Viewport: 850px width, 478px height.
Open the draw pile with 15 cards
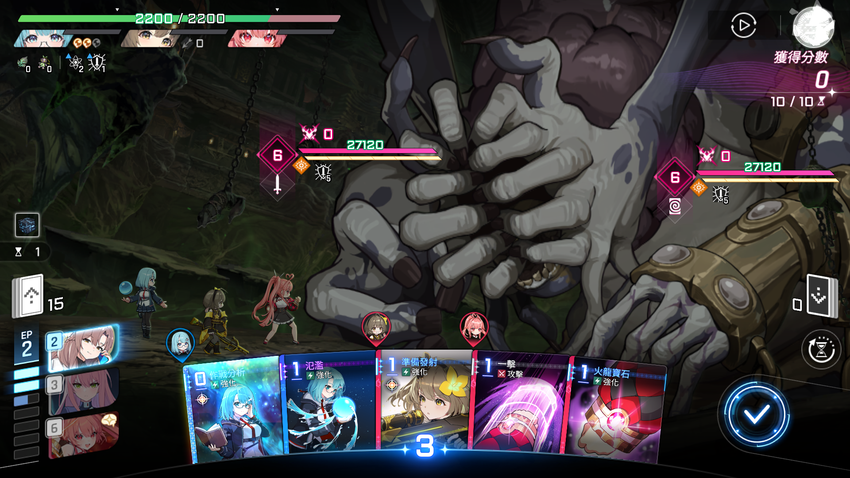pos(29,297)
